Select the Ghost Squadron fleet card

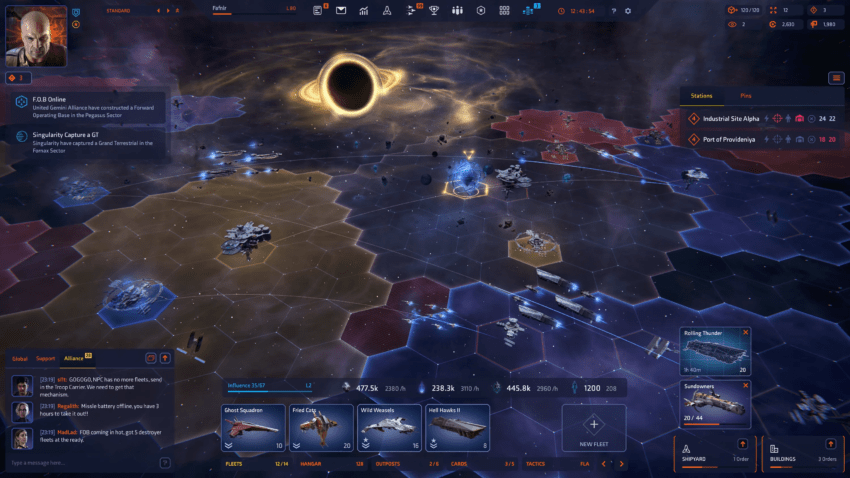pos(252,428)
